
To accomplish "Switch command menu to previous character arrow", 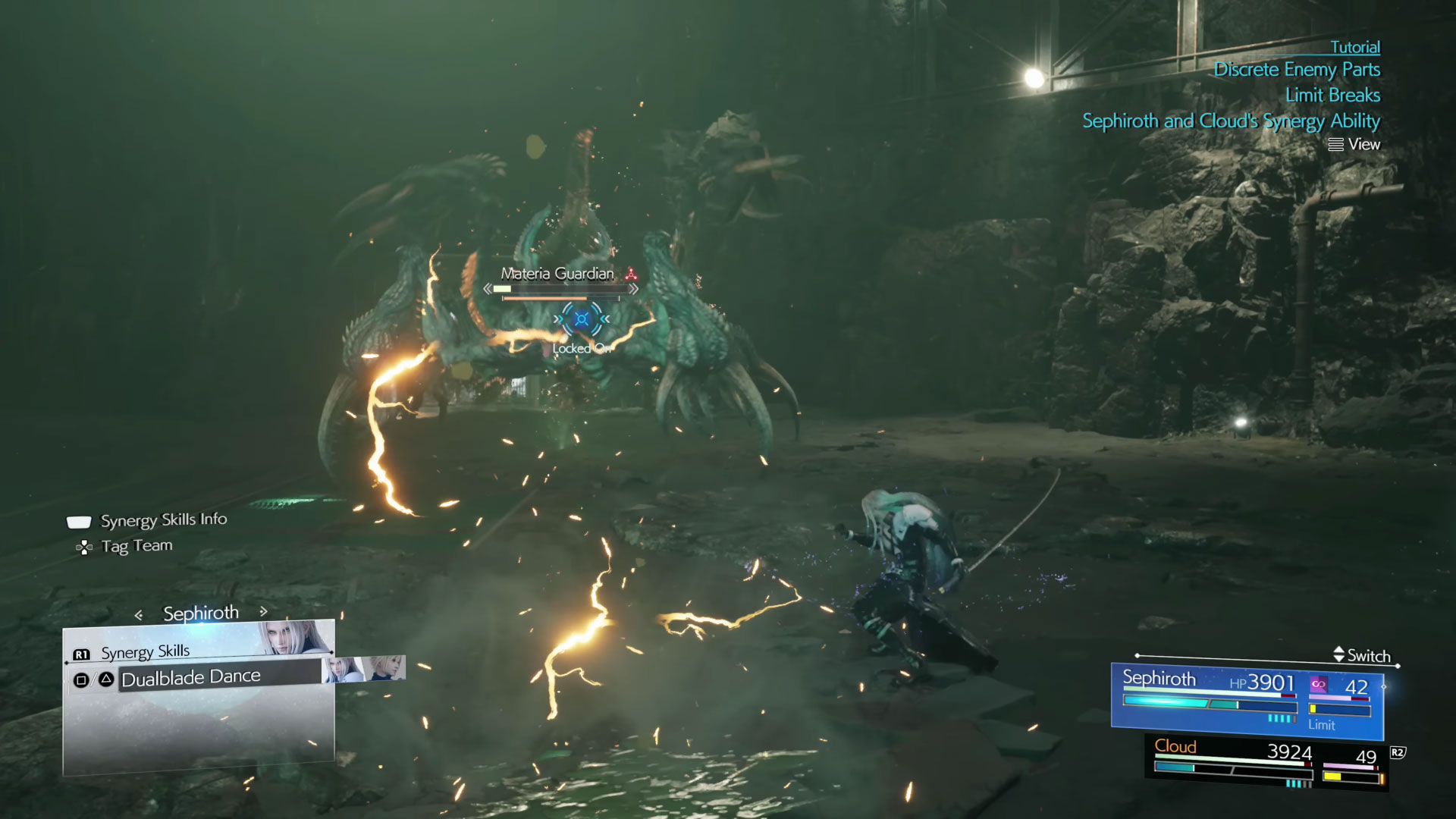I will (x=139, y=615).
